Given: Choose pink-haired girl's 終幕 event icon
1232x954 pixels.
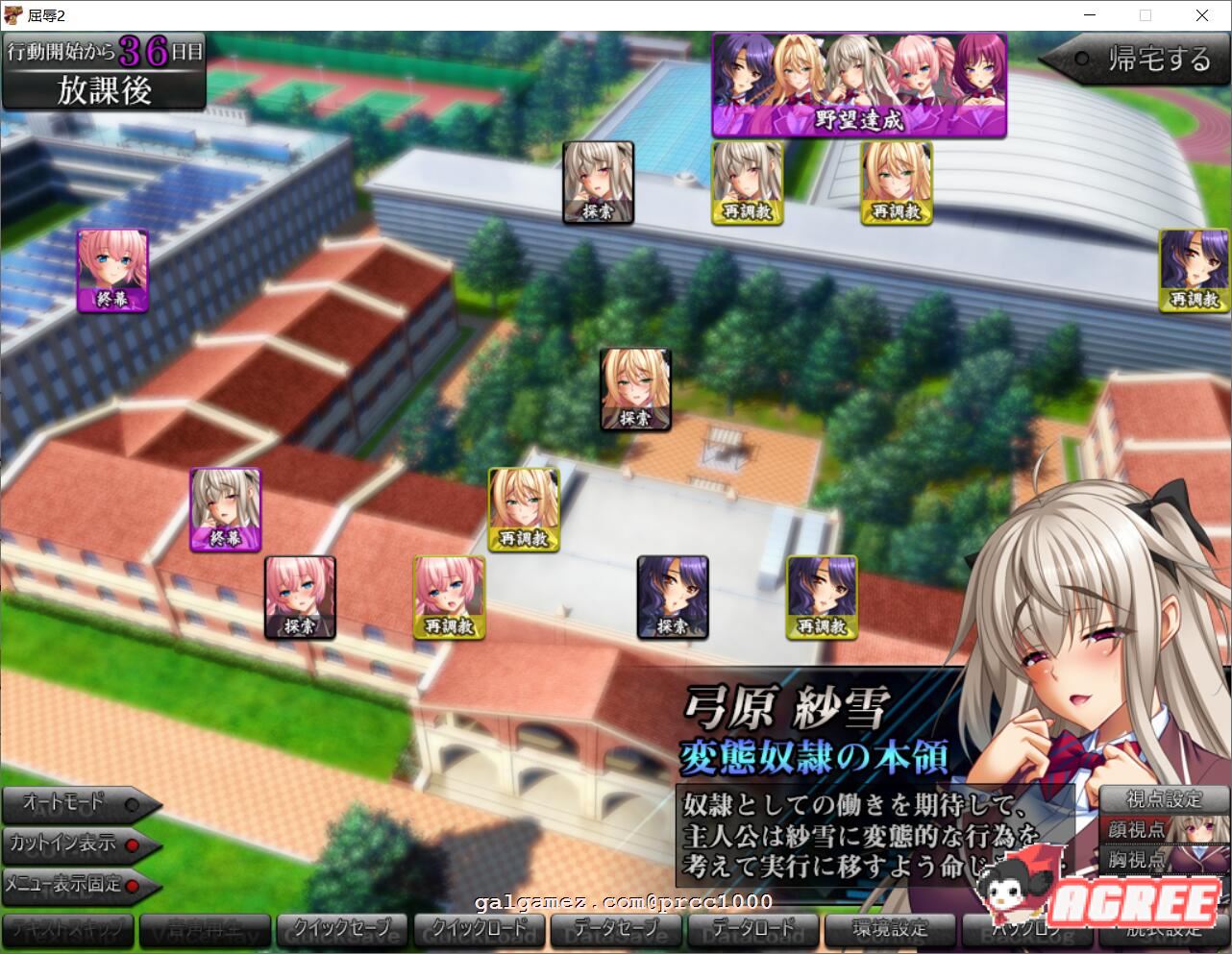Looking at the screenshot, I should pyautogui.click(x=112, y=270).
